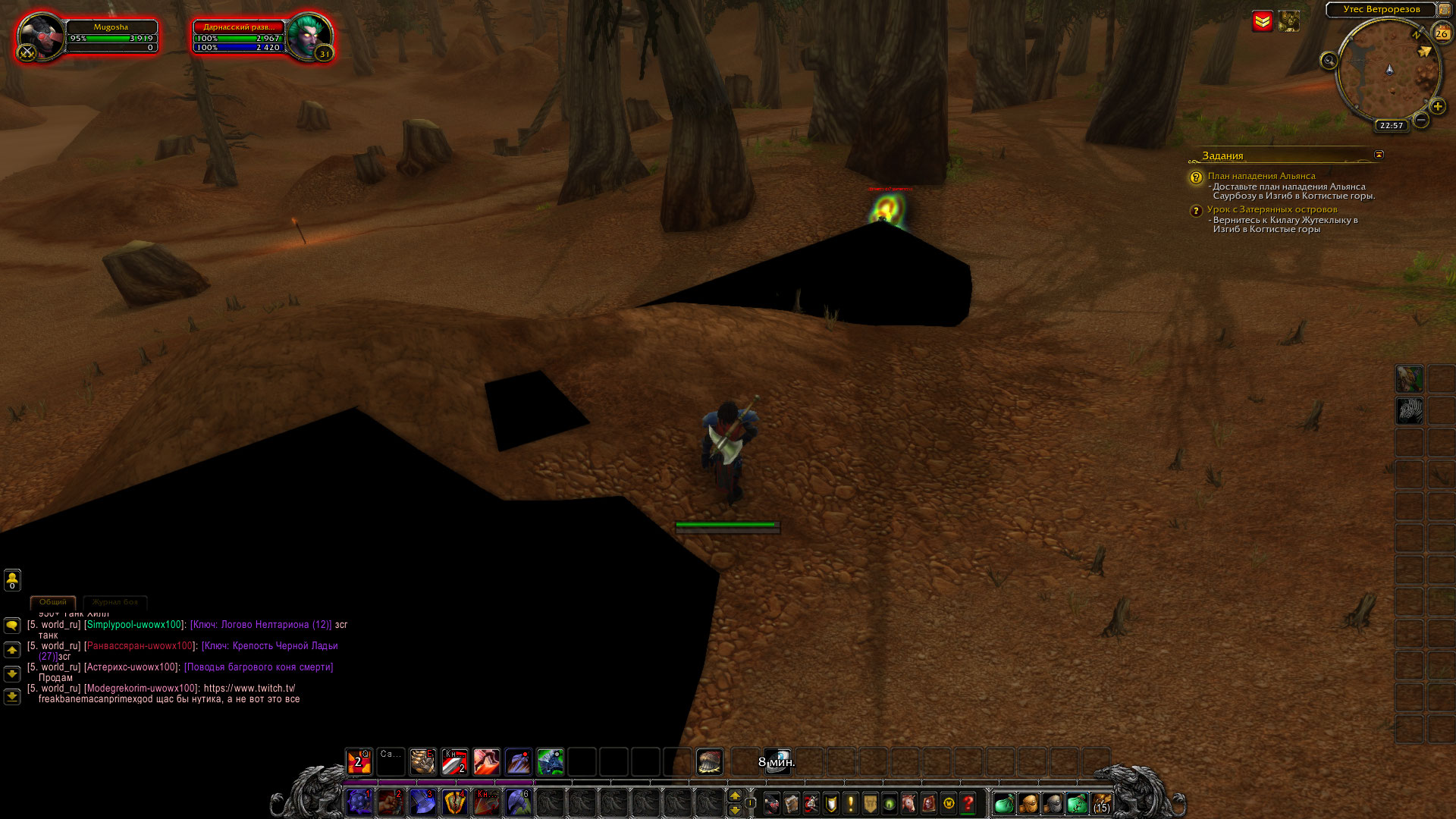Activate the shield ability in slot 4
This screenshot has width=1456, height=819.
[454, 802]
